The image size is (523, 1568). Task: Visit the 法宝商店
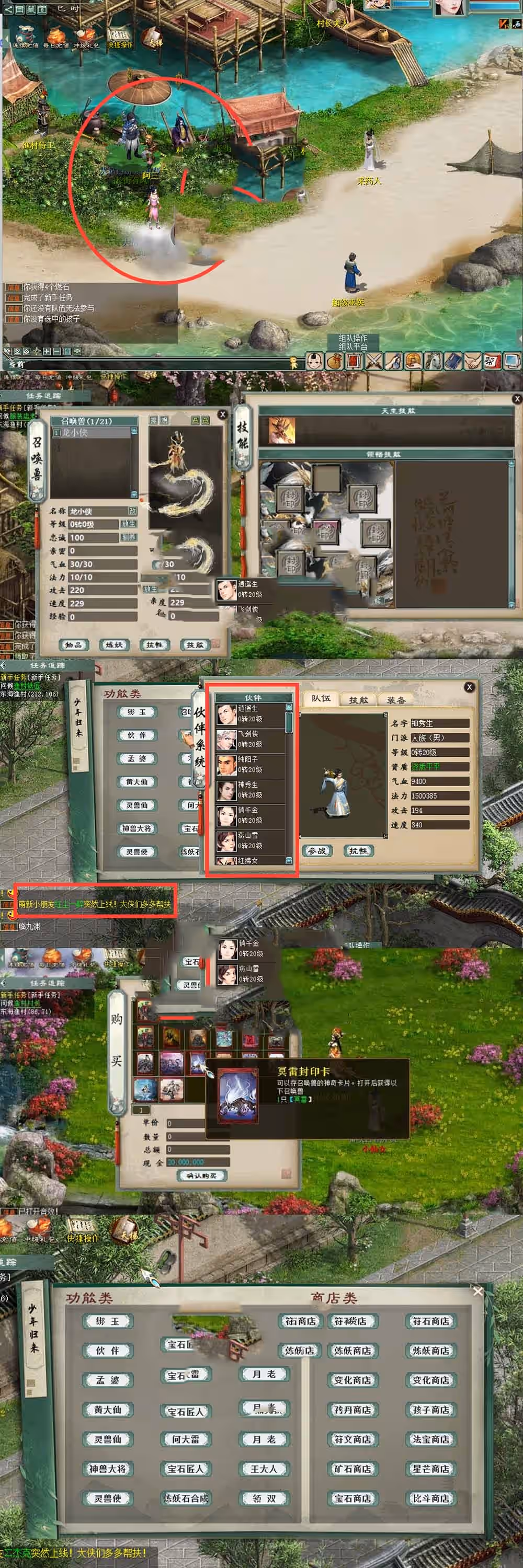[431, 1439]
